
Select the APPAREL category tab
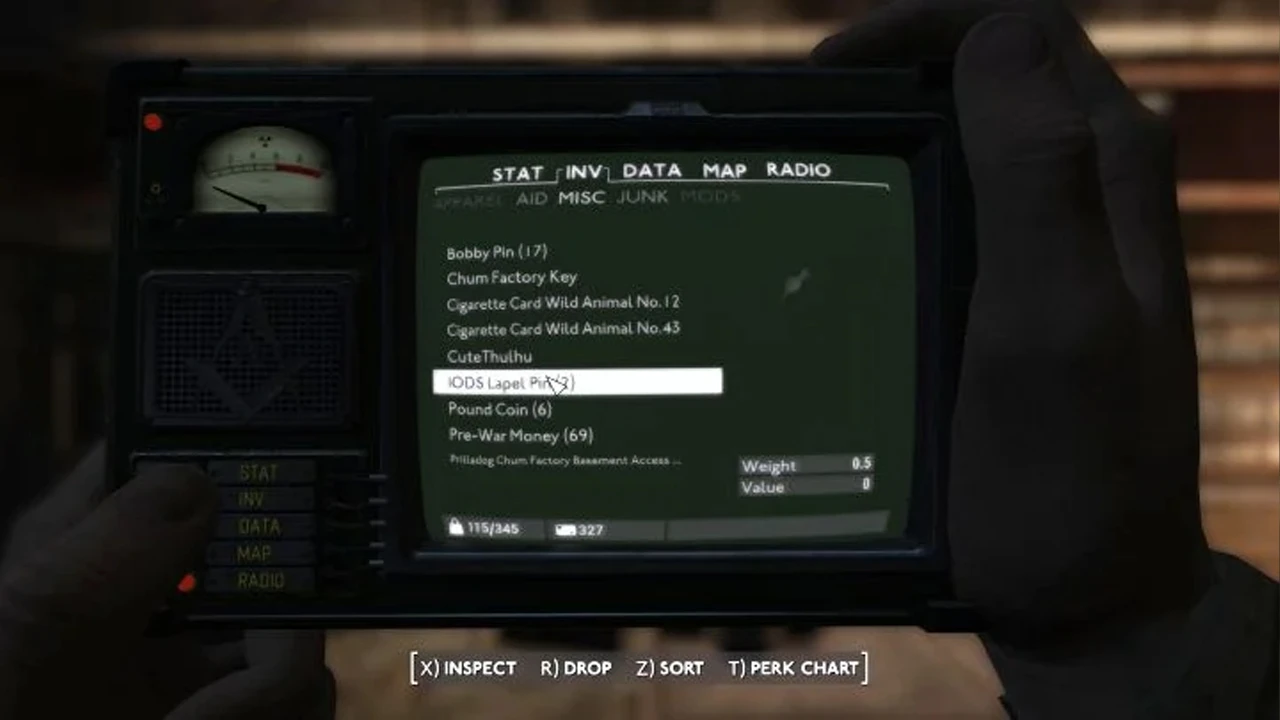pos(466,198)
